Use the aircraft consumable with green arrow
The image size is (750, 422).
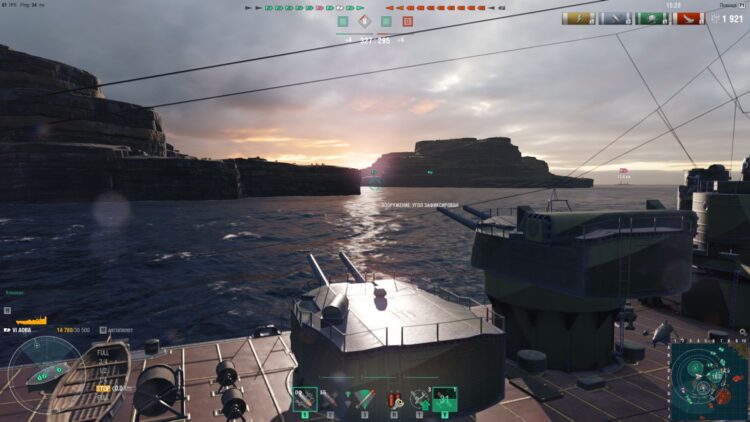click(421, 400)
